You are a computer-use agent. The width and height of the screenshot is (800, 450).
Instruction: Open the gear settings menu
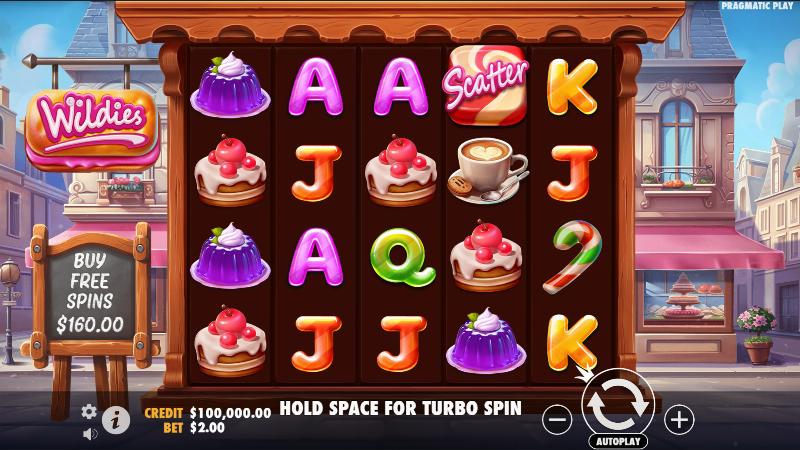tap(89, 411)
